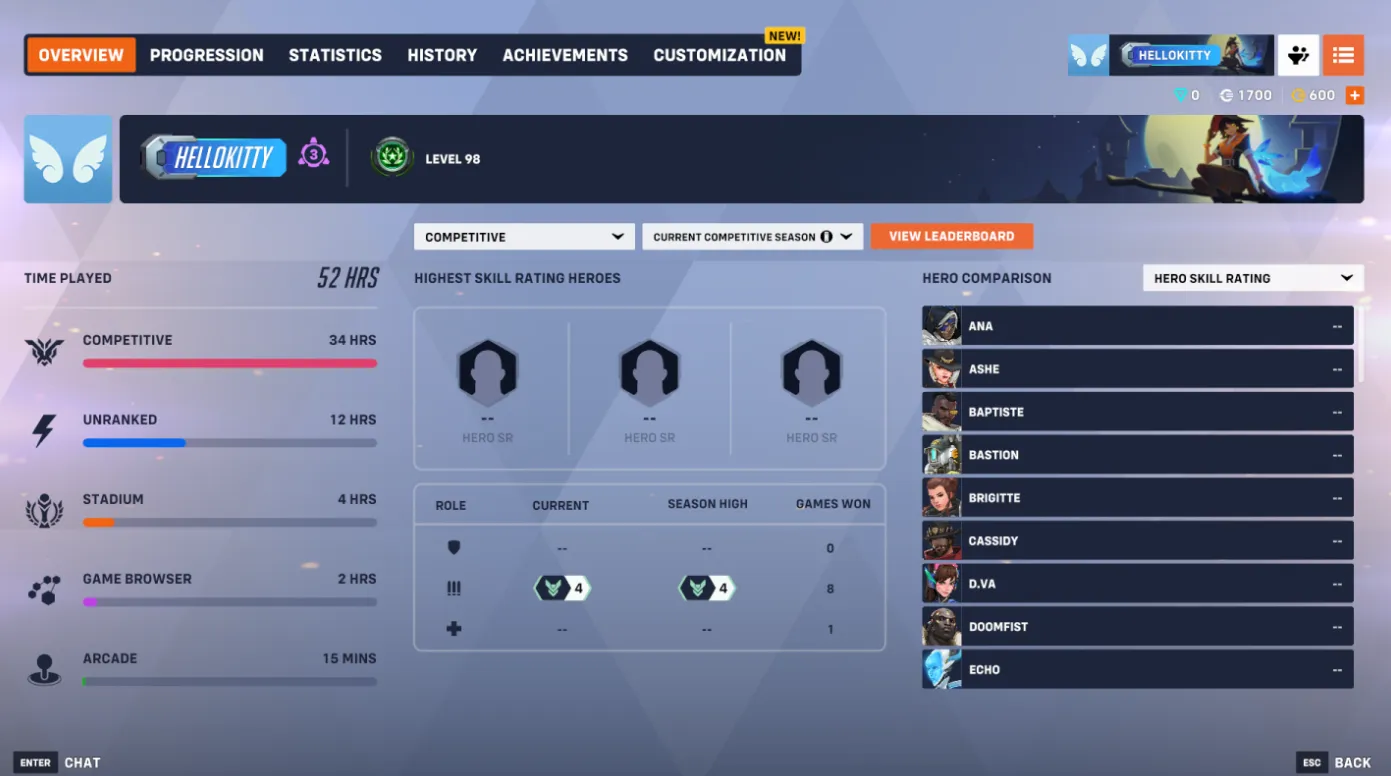The height and width of the screenshot is (776, 1391).
Task: Open the endorsement level 3 icon
Action: click(314, 157)
